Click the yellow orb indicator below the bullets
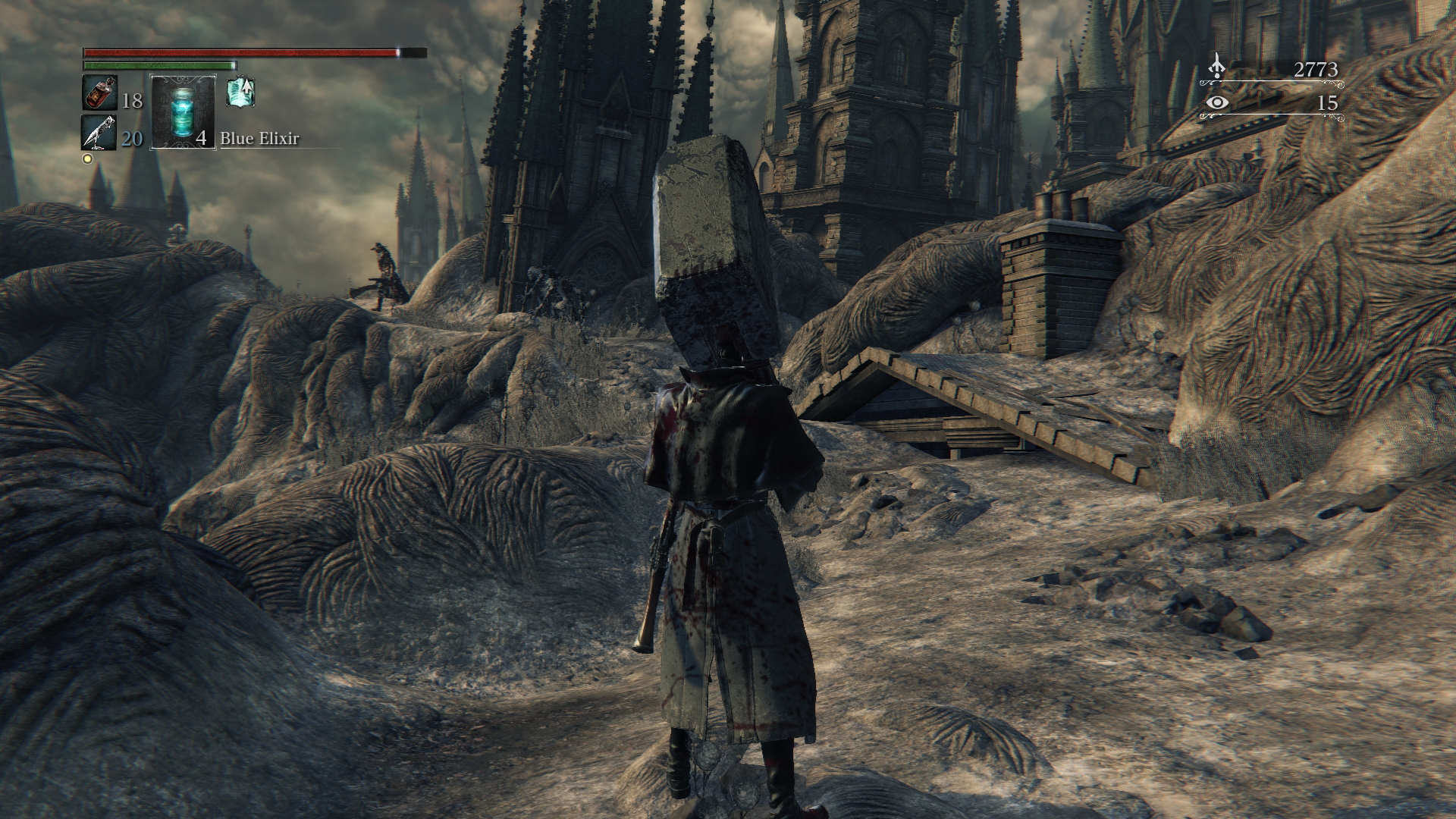This screenshot has height=819, width=1456. click(x=87, y=158)
